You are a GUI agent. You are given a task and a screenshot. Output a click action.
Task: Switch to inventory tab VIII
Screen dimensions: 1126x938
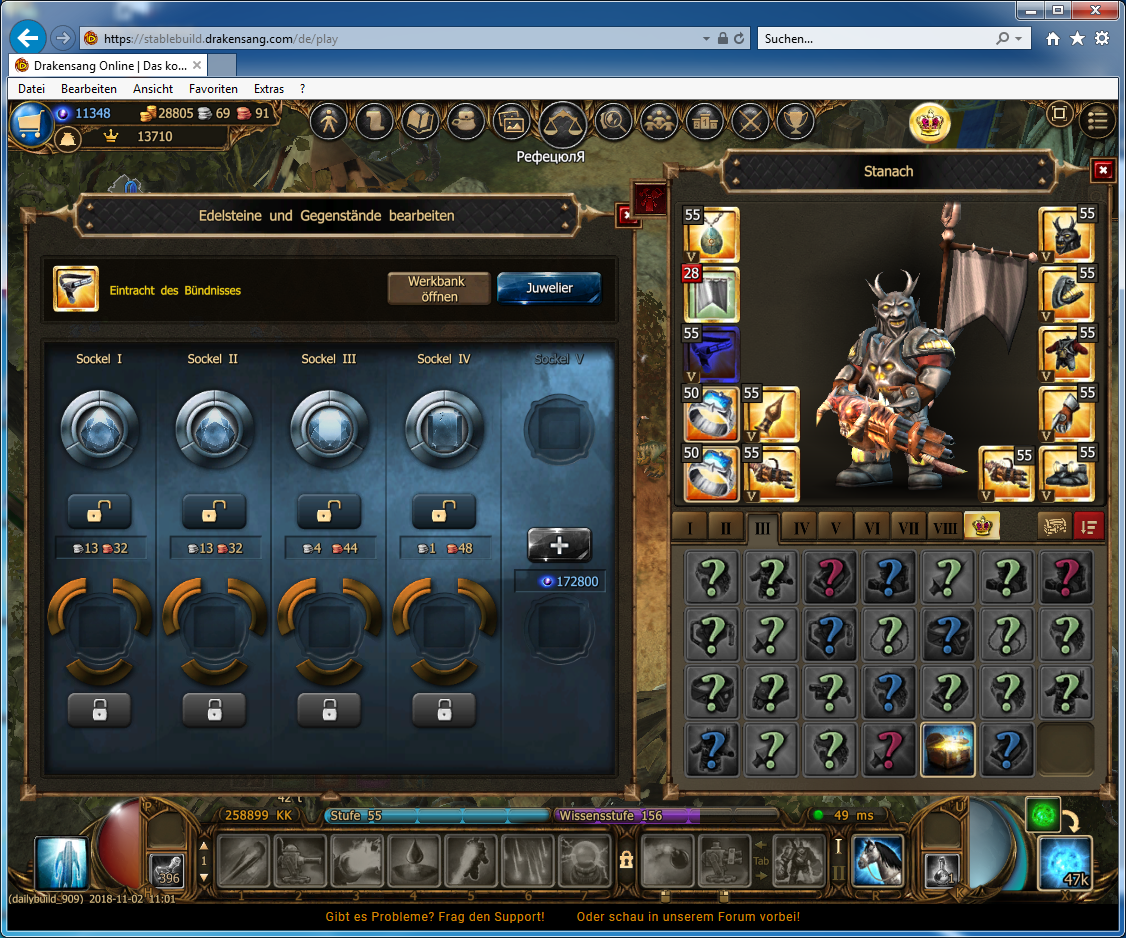click(943, 527)
